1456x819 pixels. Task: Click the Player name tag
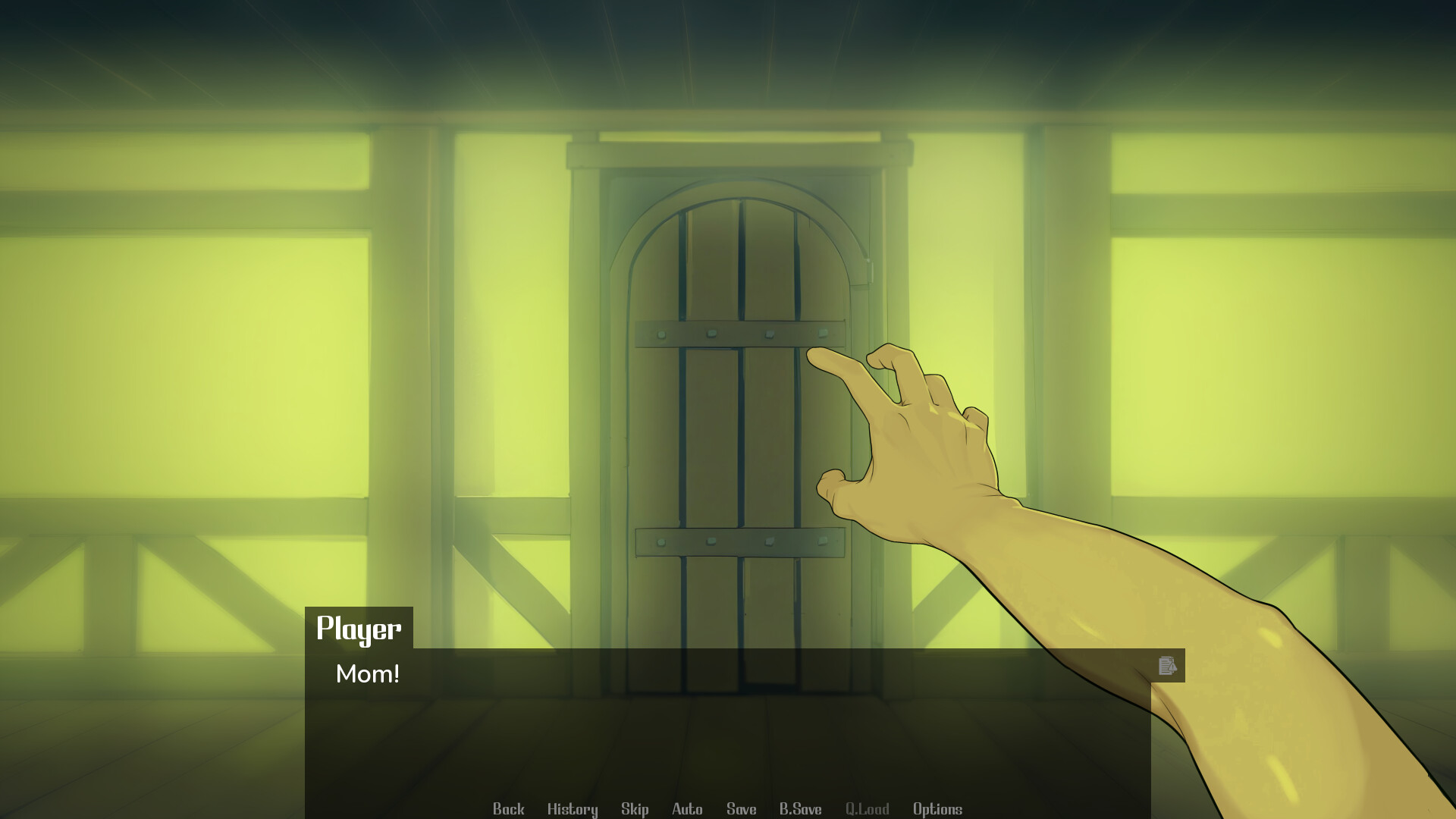click(x=359, y=628)
